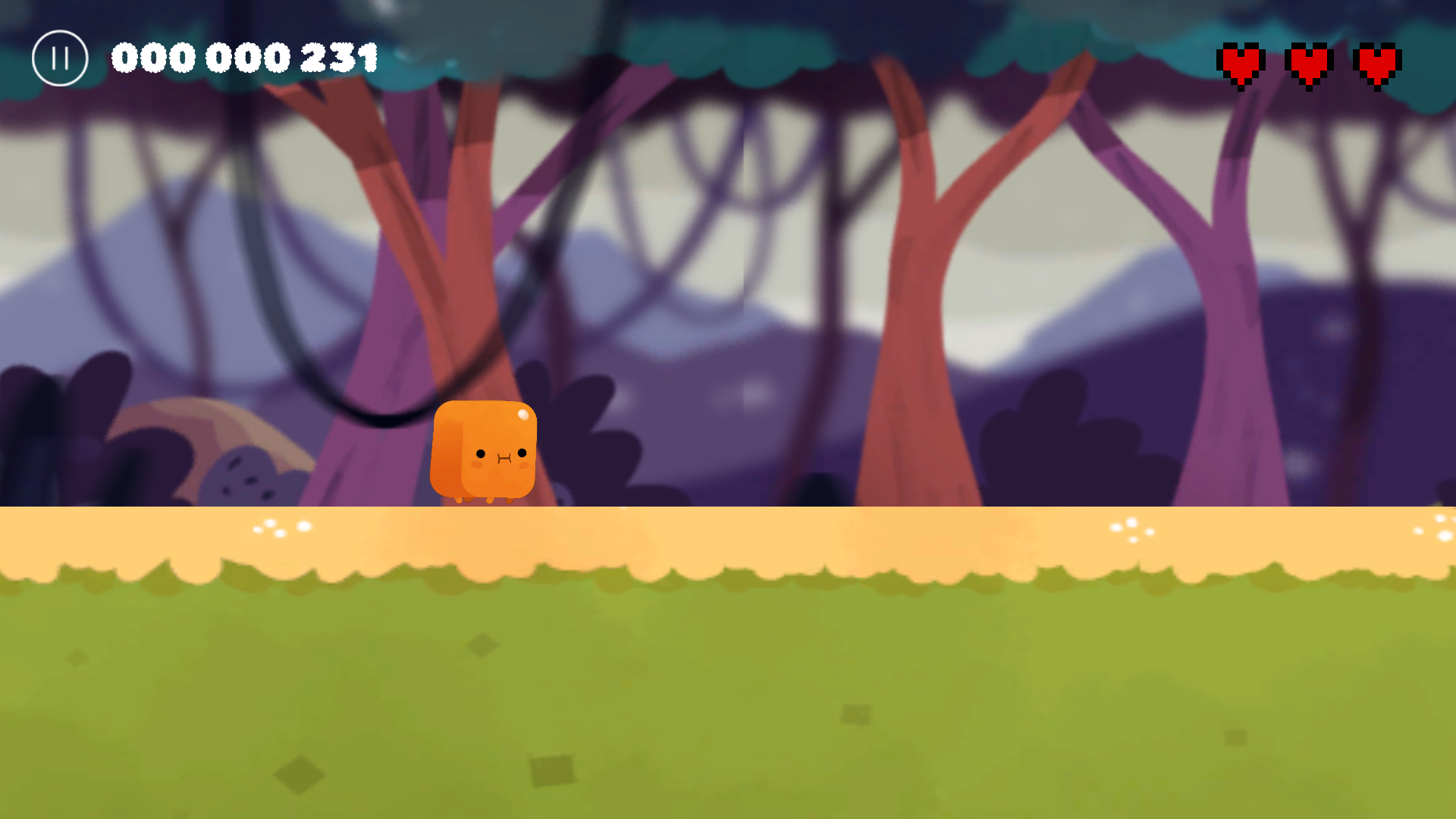Image resolution: width=1456 pixels, height=819 pixels.
Task: Click the green grass field below
Action: point(728,698)
